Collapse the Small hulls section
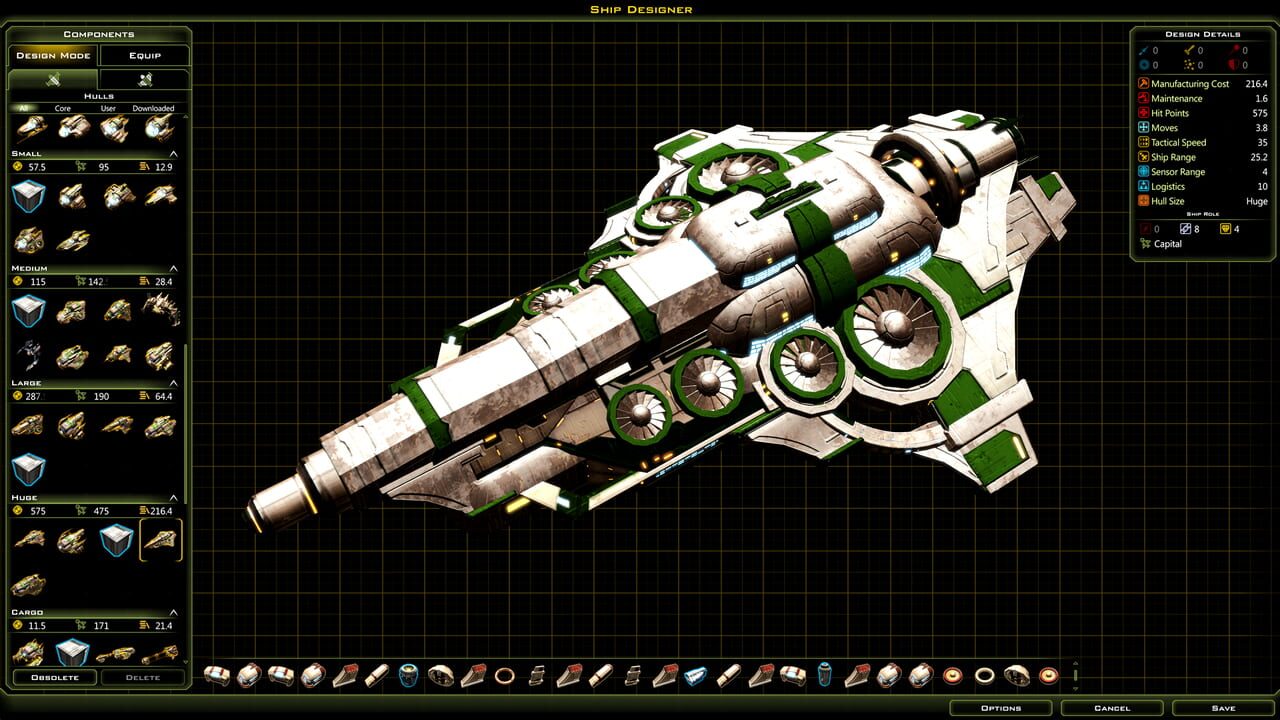 [x=173, y=152]
